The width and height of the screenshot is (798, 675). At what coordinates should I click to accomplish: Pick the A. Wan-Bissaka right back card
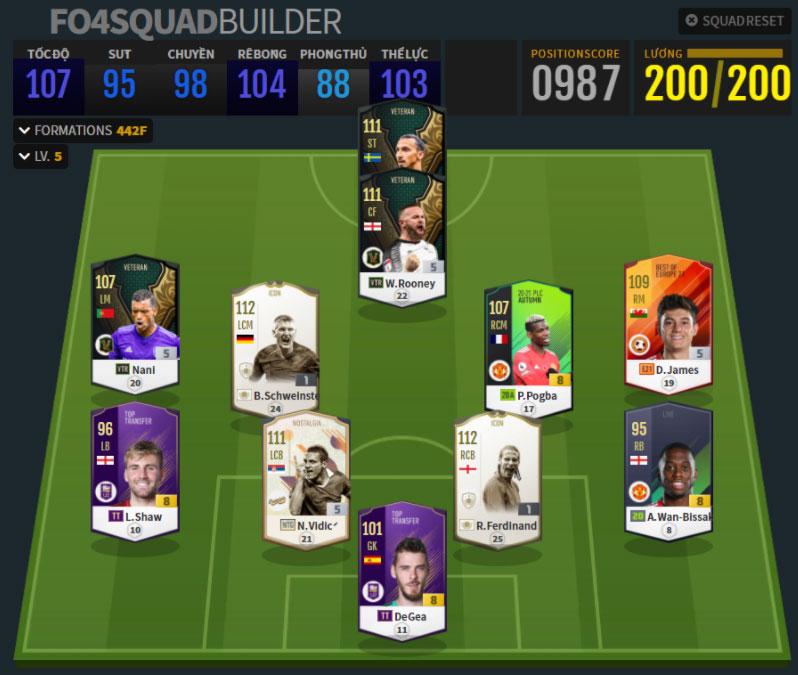[x=667, y=470]
